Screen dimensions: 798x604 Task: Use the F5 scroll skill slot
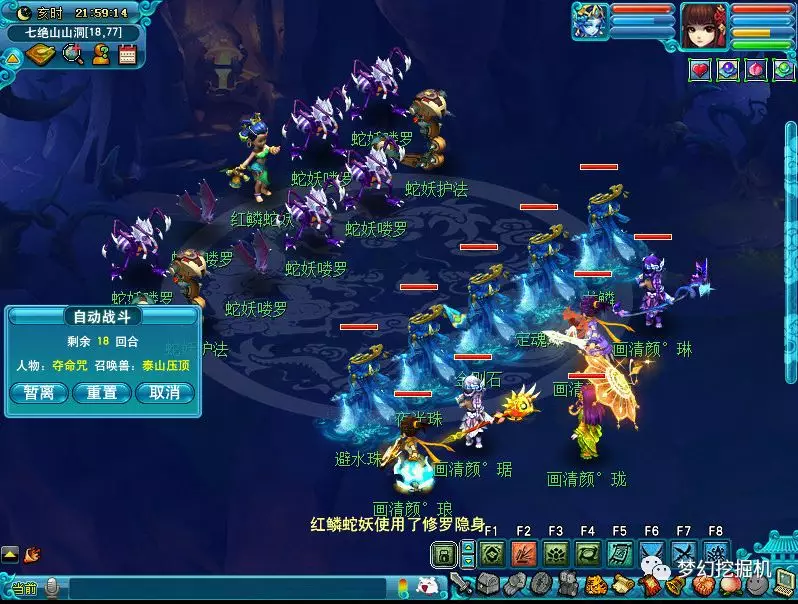coord(620,553)
